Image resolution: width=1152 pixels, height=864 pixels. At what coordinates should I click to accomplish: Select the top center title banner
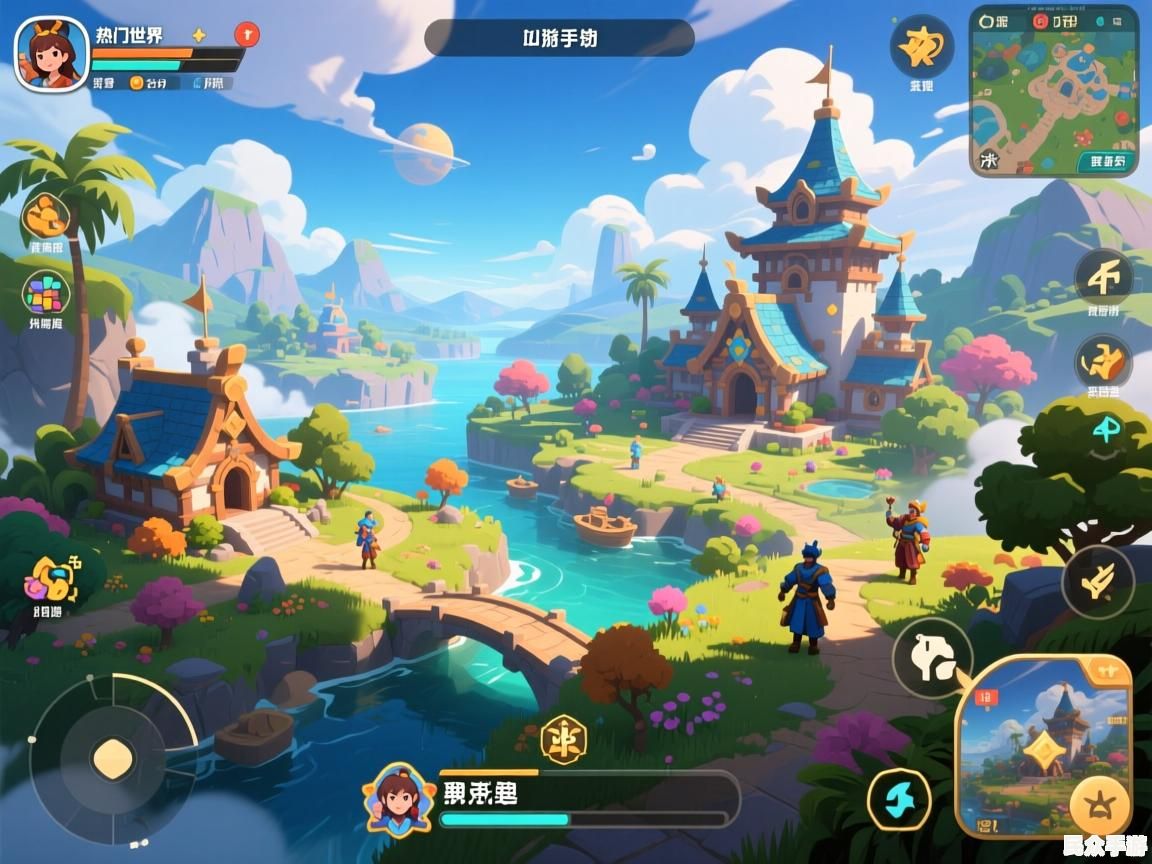coord(559,38)
